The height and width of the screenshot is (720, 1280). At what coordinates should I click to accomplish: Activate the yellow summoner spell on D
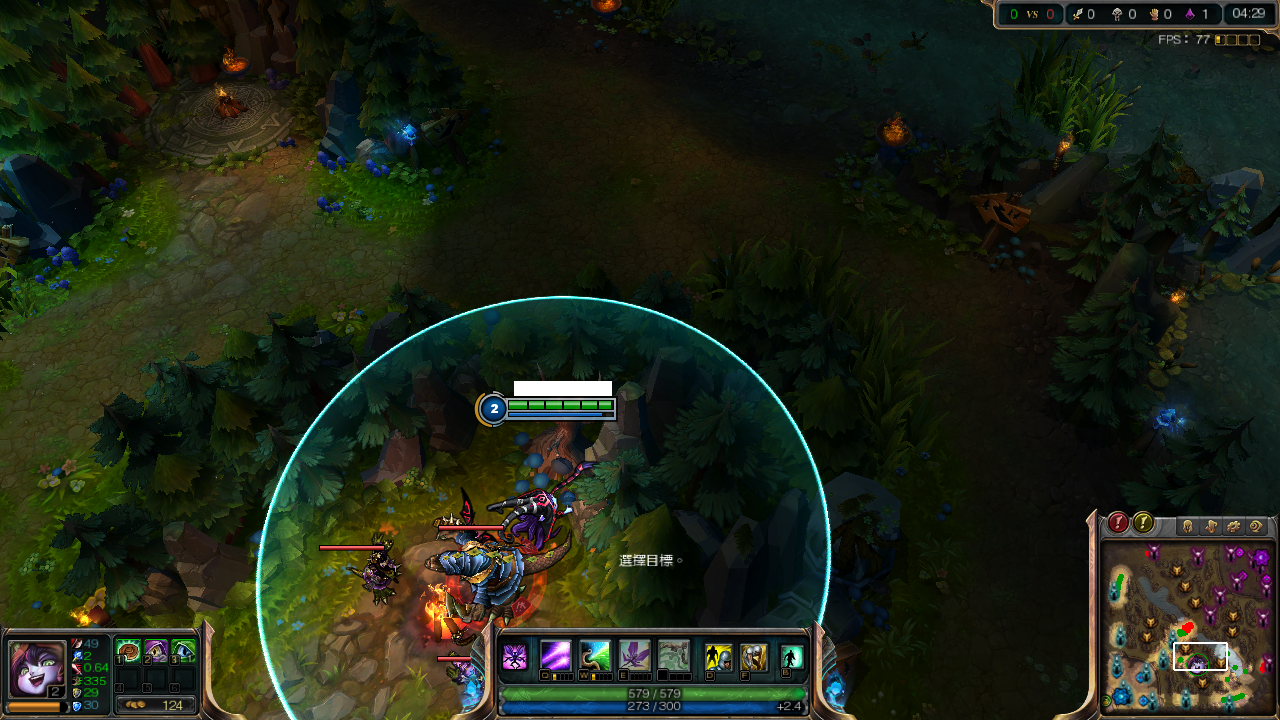tap(718, 657)
